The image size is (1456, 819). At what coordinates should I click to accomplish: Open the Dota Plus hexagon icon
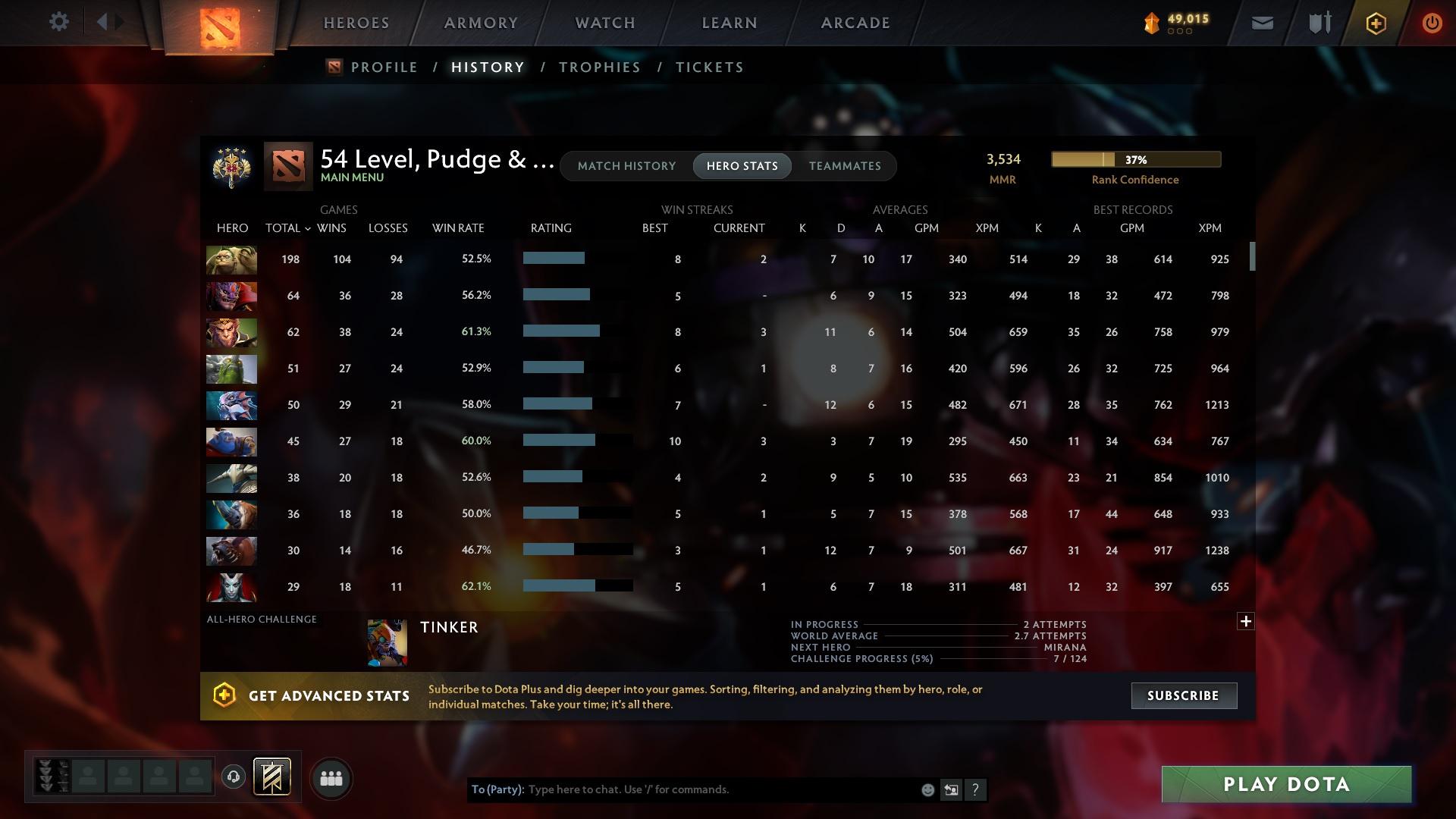(1375, 22)
